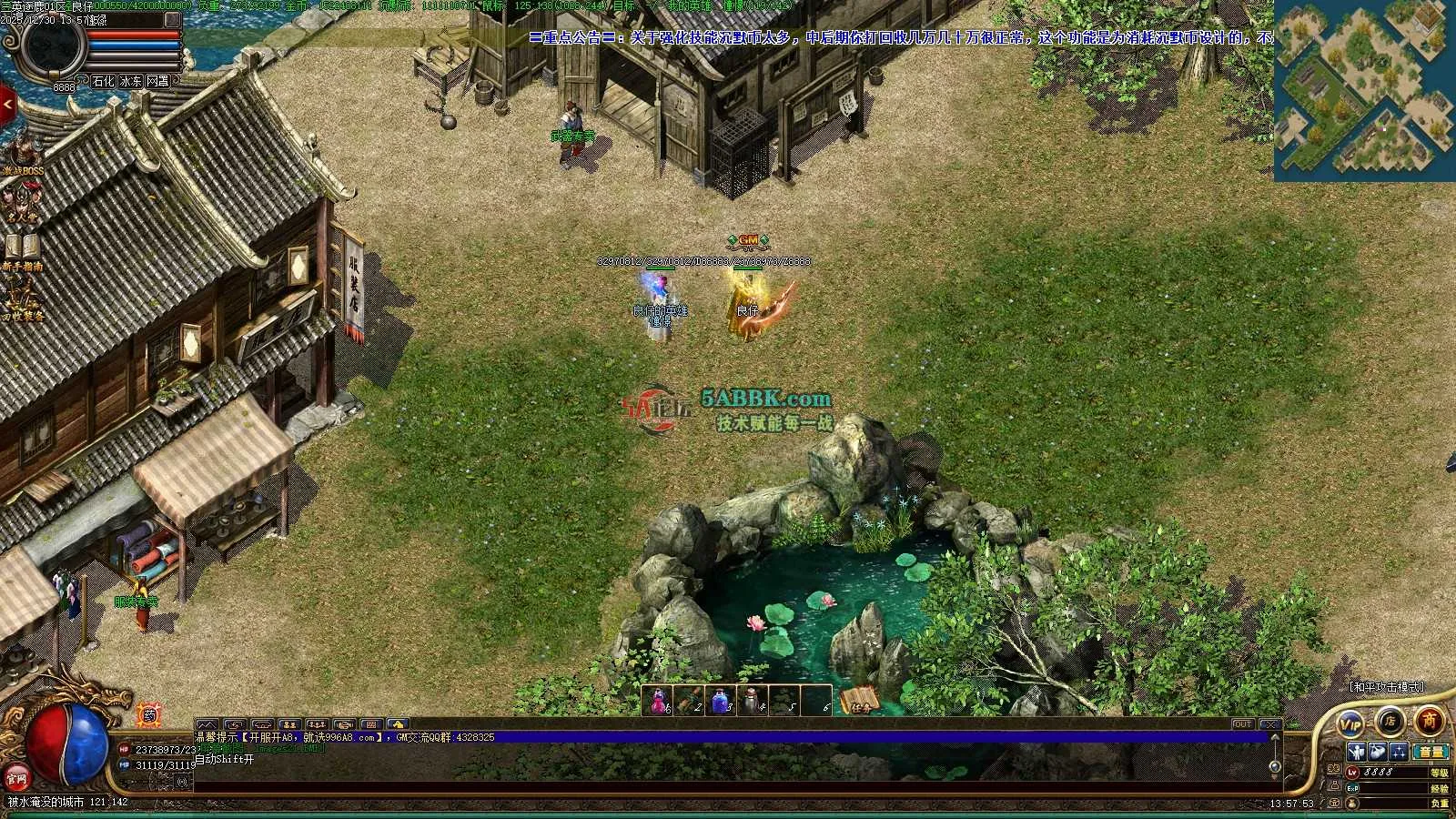Open the 官网 official website button
The height and width of the screenshot is (819, 1456).
pos(16,778)
